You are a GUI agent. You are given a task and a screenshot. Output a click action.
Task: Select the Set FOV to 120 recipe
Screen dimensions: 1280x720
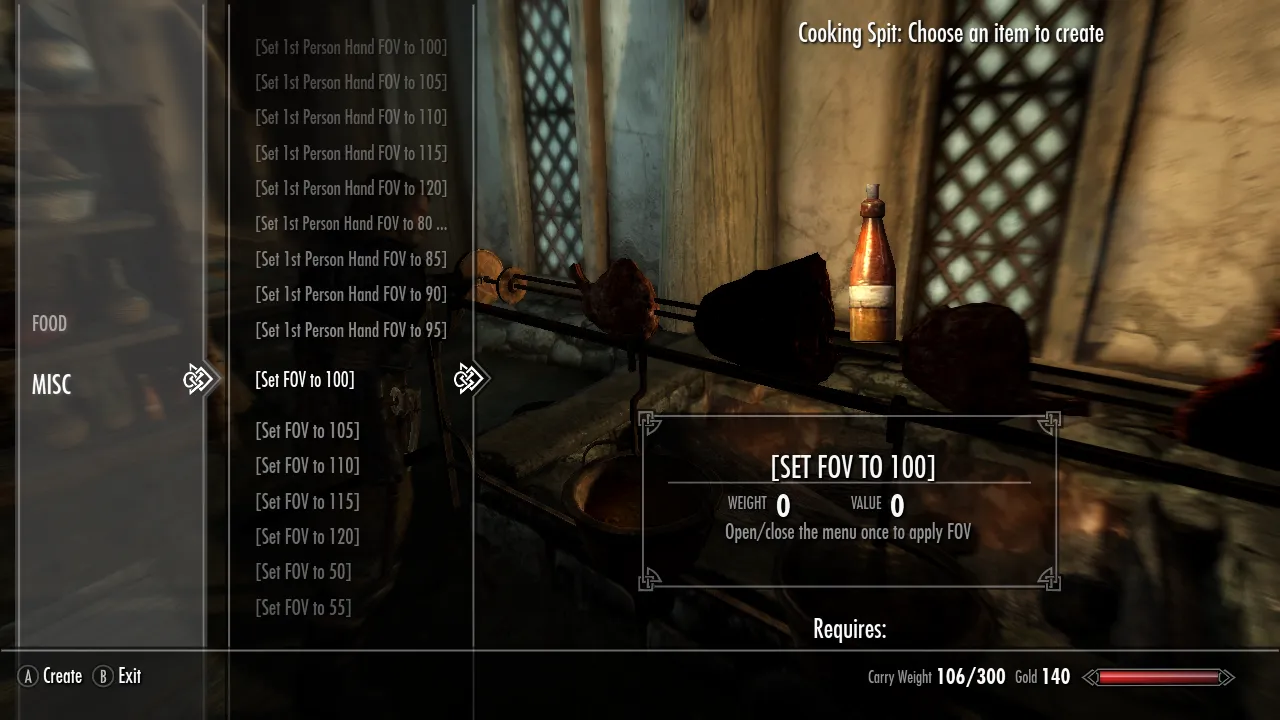pos(307,537)
